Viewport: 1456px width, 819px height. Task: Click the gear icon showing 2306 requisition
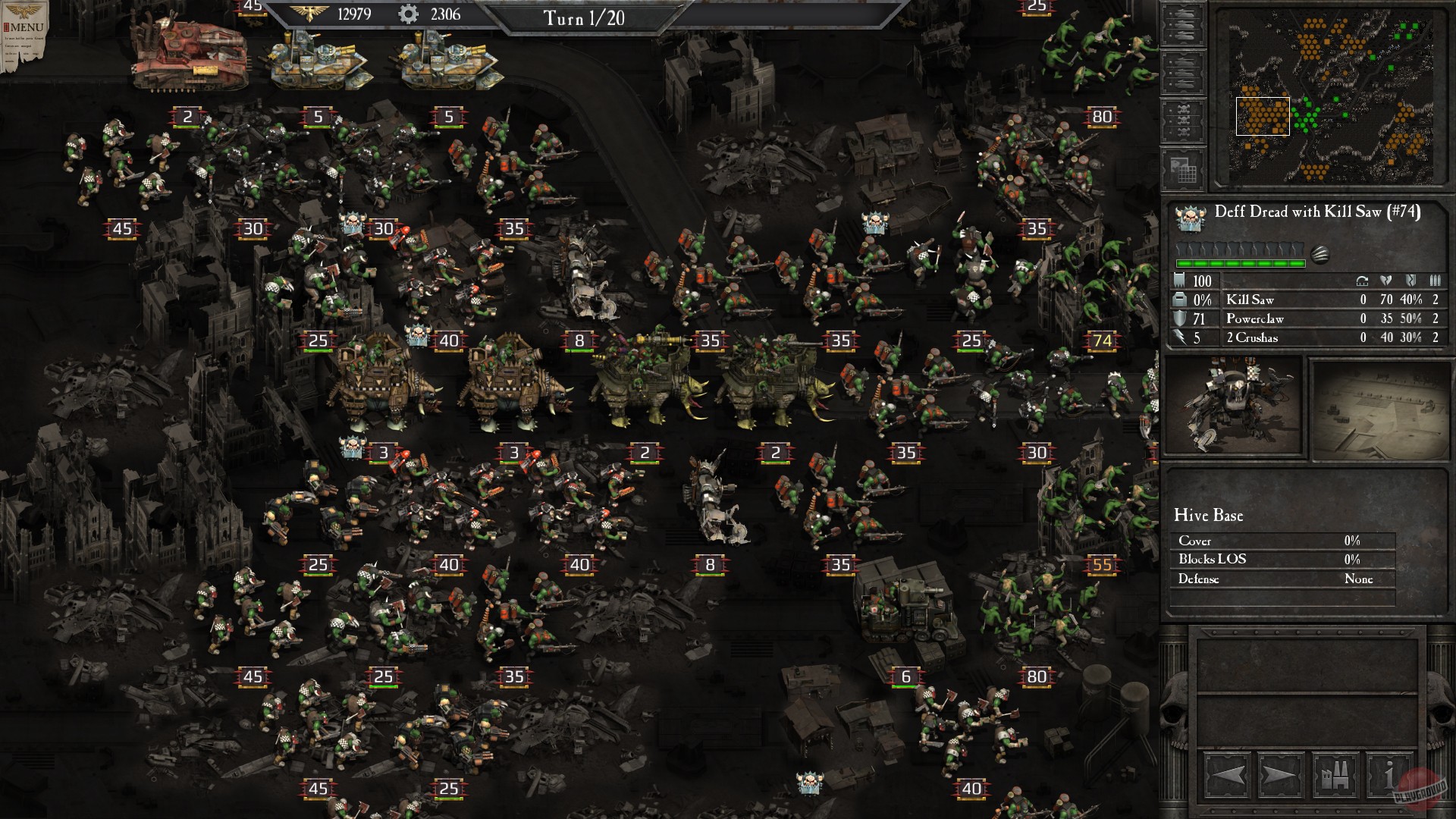pyautogui.click(x=408, y=13)
